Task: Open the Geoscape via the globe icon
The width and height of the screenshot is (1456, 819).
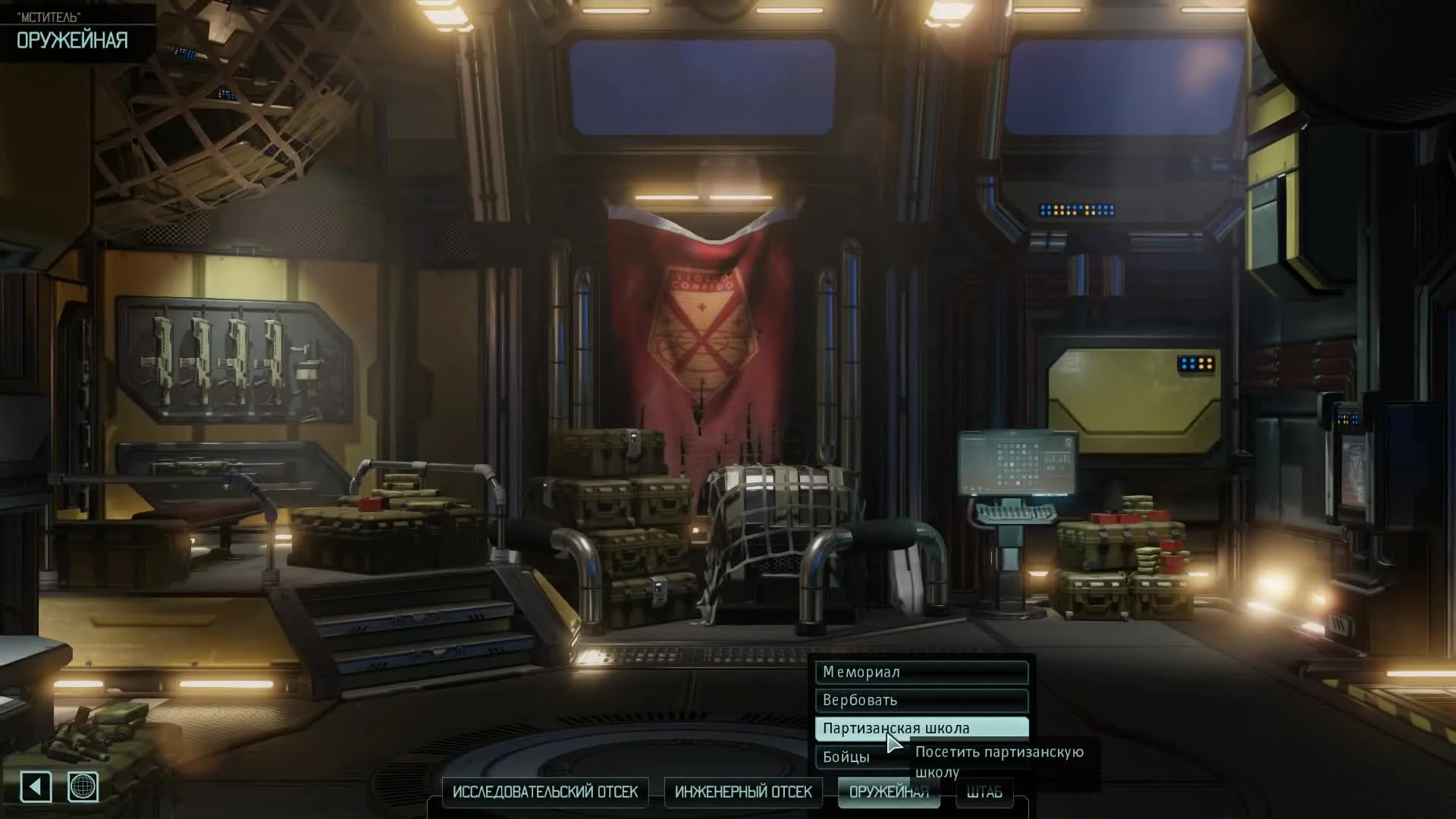Action: (x=83, y=787)
